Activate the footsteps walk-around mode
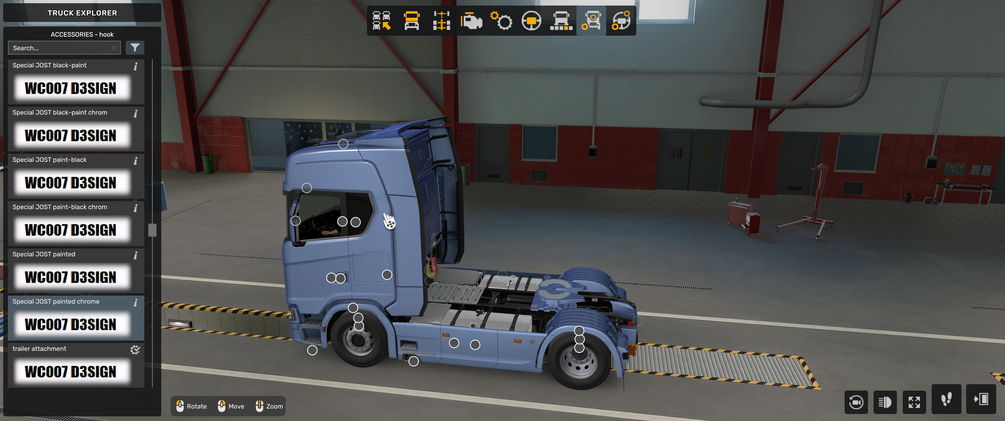 pyautogui.click(x=946, y=400)
